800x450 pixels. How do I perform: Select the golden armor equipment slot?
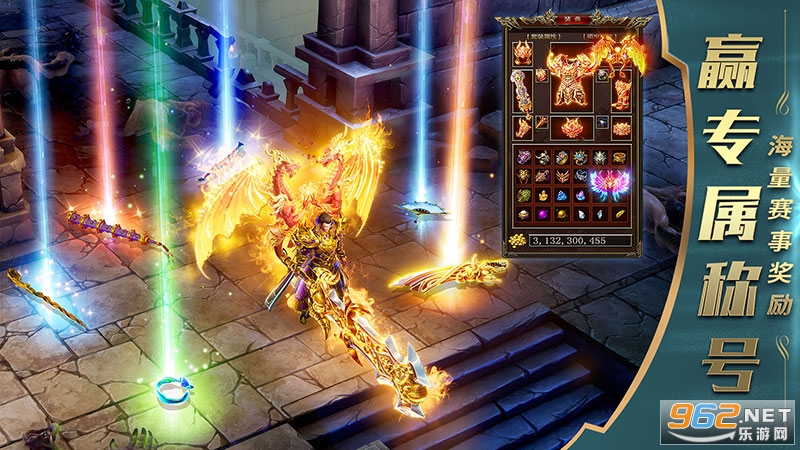coord(570,80)
